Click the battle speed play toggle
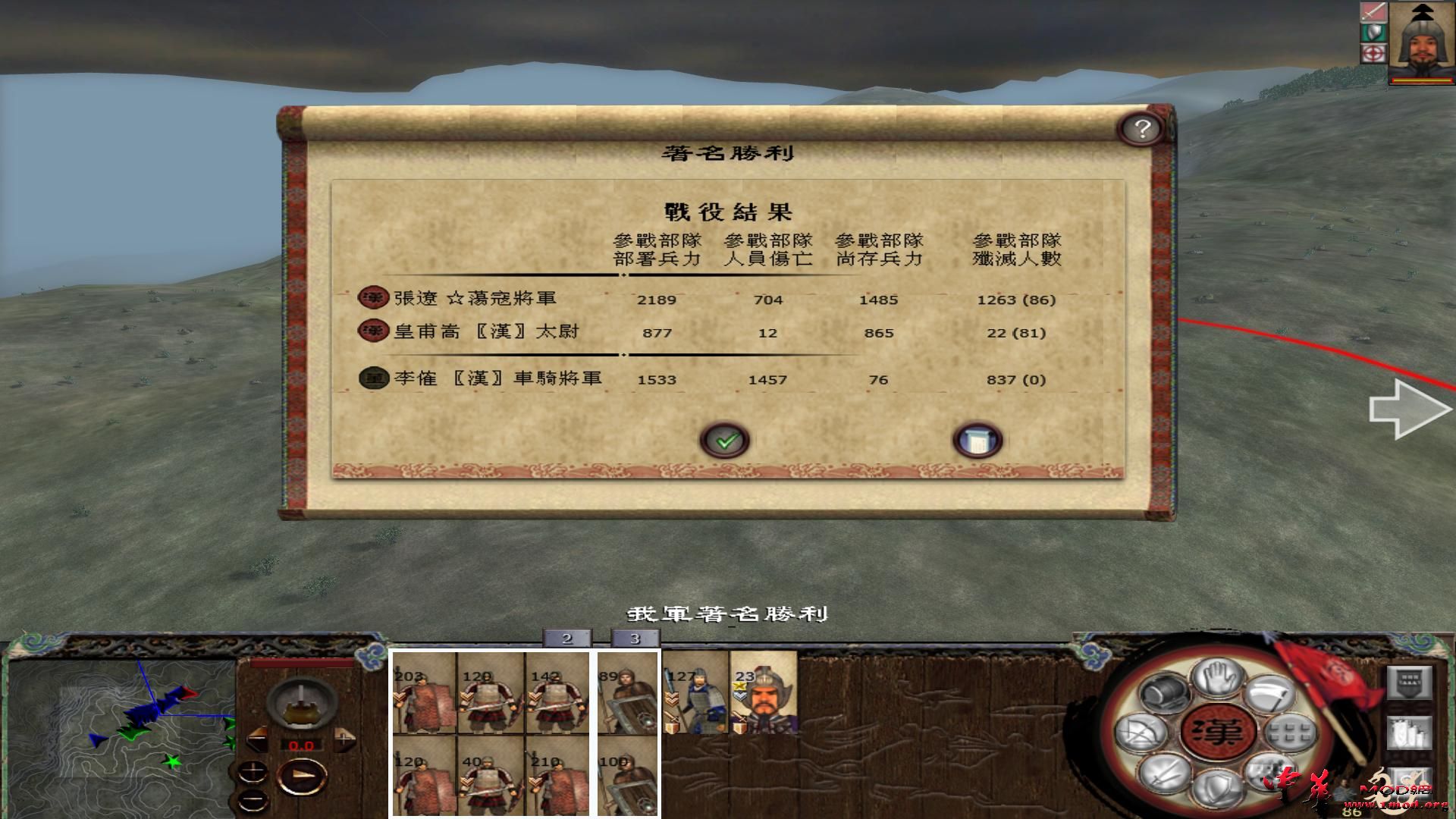The width and height of the screenshot is (1456, 819). pos(303,776)
